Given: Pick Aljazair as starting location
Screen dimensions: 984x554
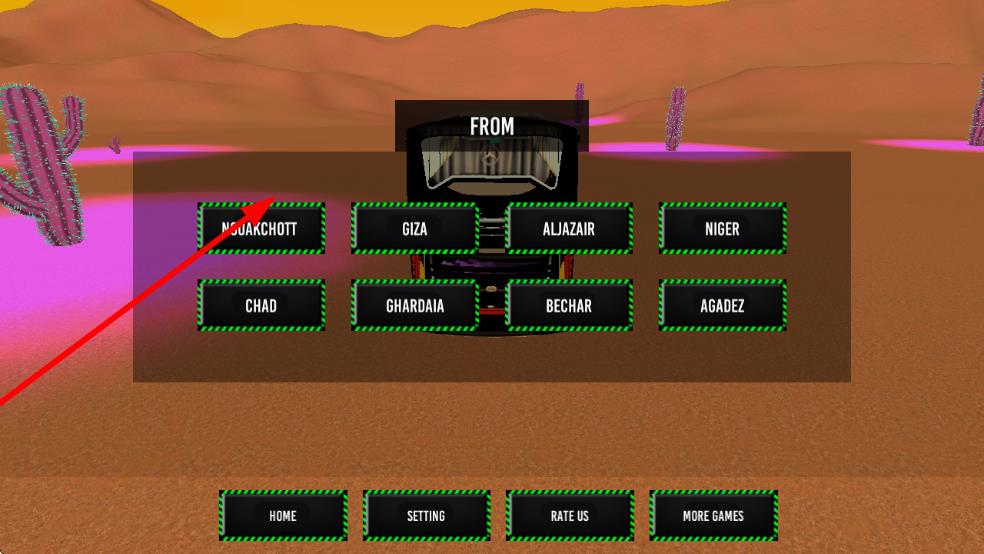Looking at the screenshot, I should [569, 228].
